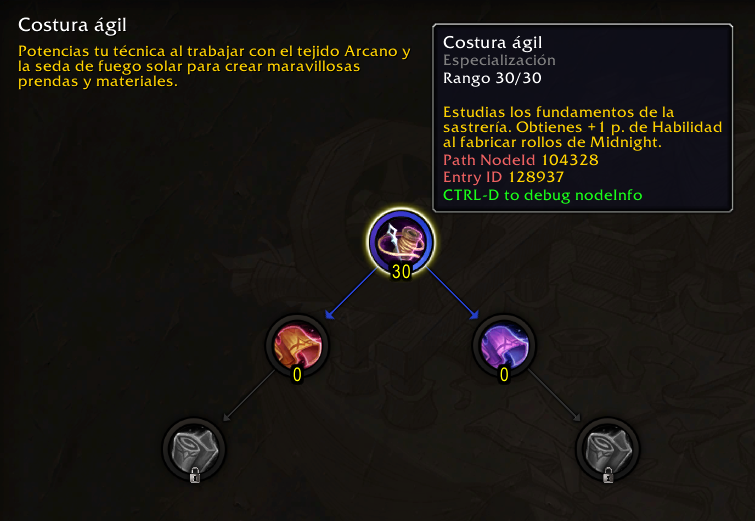Click the locked node connected to the purple cloth node

(608, 449)
